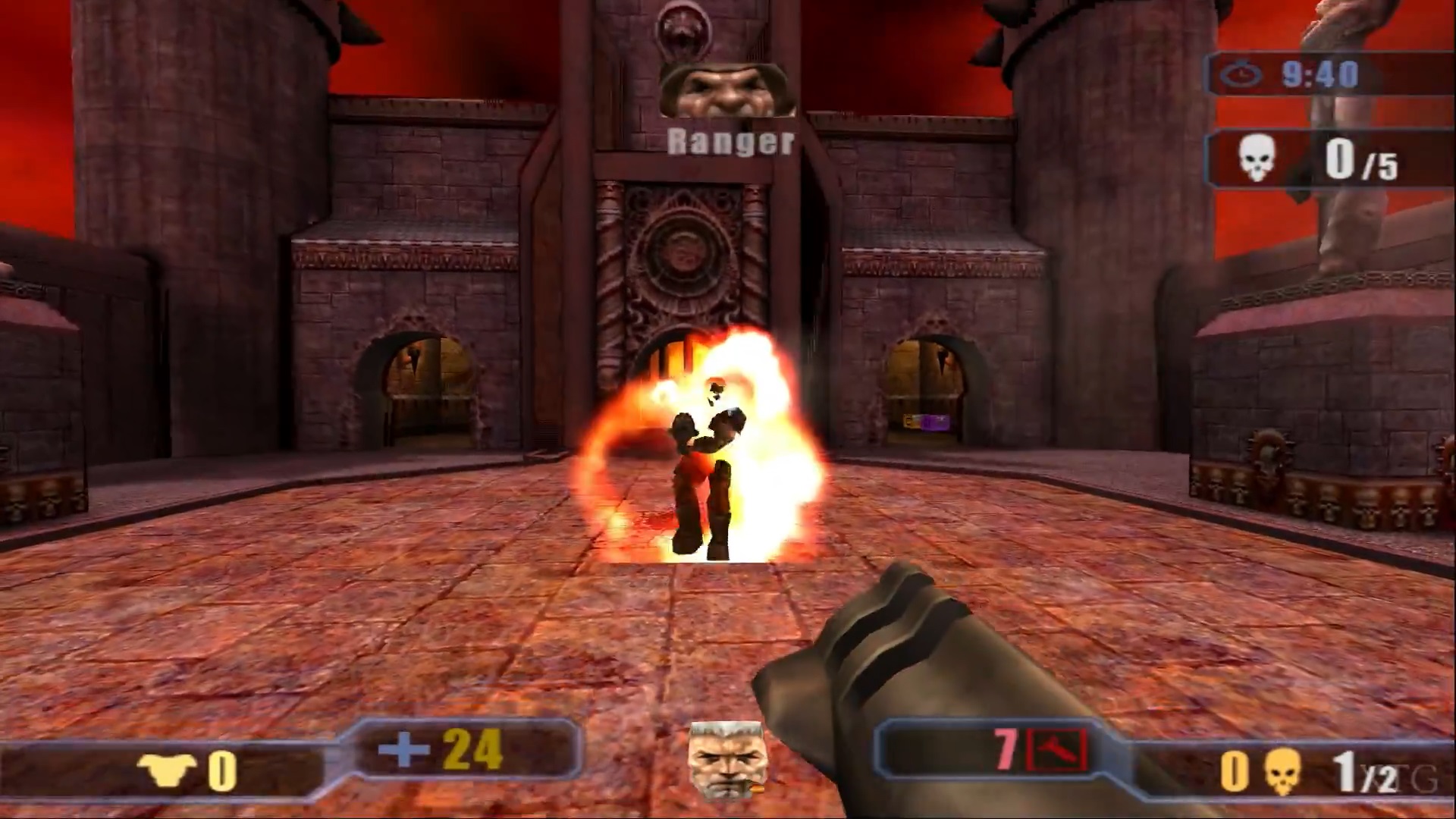This screenshot has height=819, width=1456.
Task: Select the player face portrait
Action: (726, 761)
